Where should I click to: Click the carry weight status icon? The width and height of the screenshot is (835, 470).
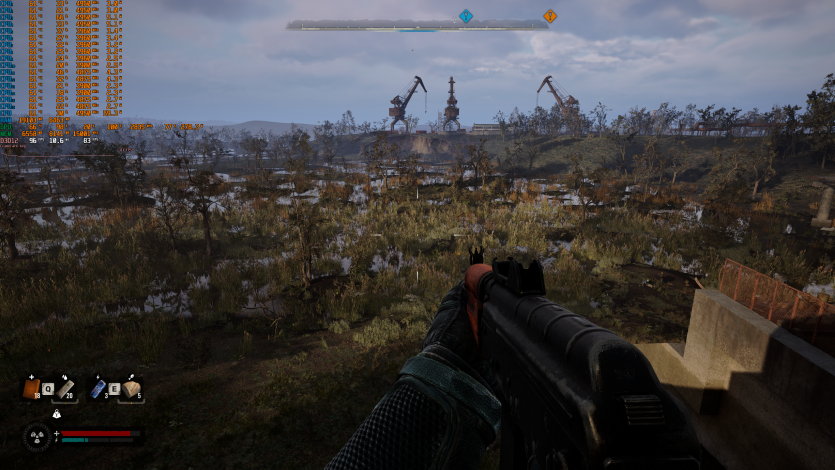[x=56, y=413]
